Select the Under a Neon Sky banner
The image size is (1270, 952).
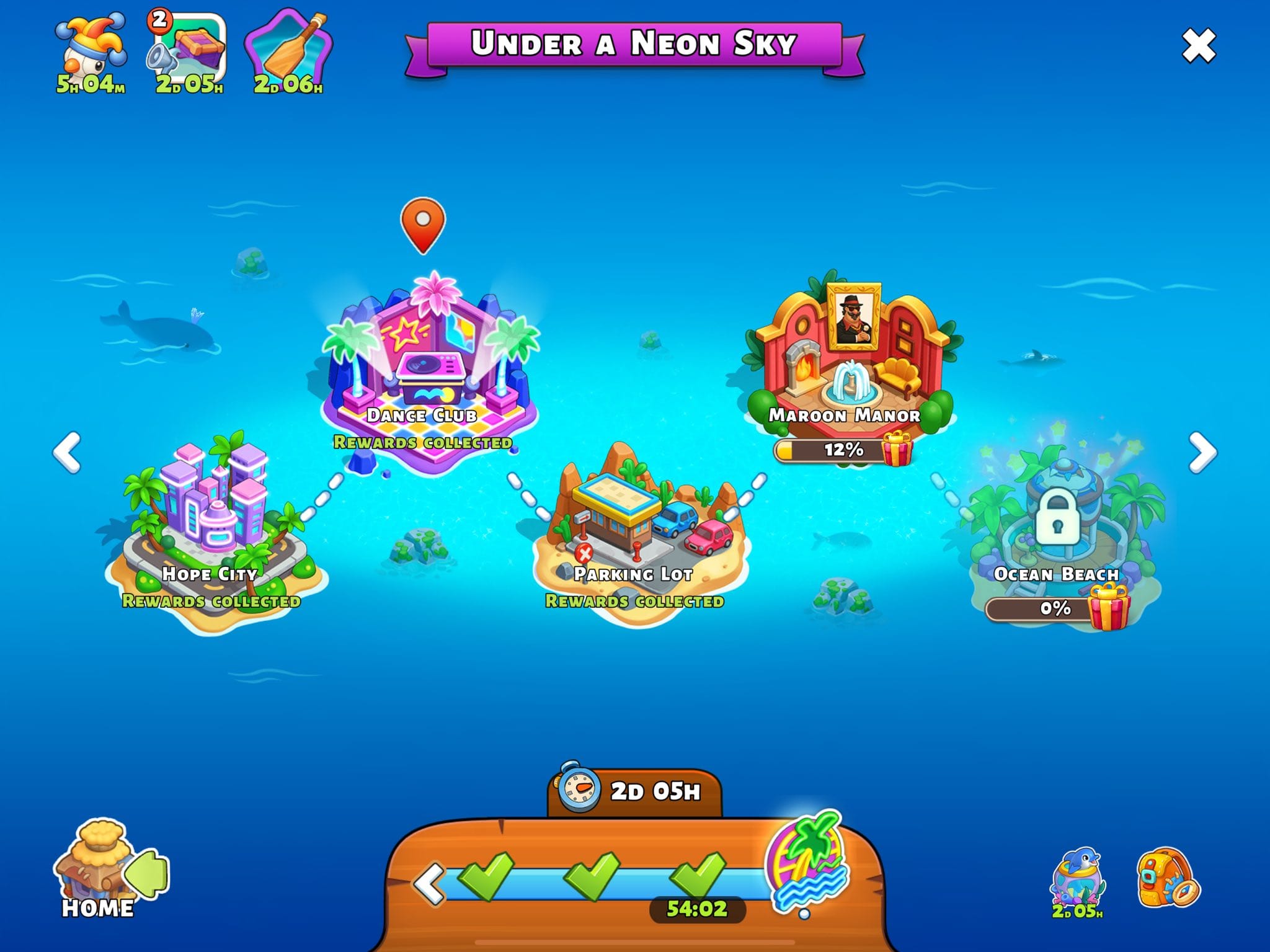(635, 43)
